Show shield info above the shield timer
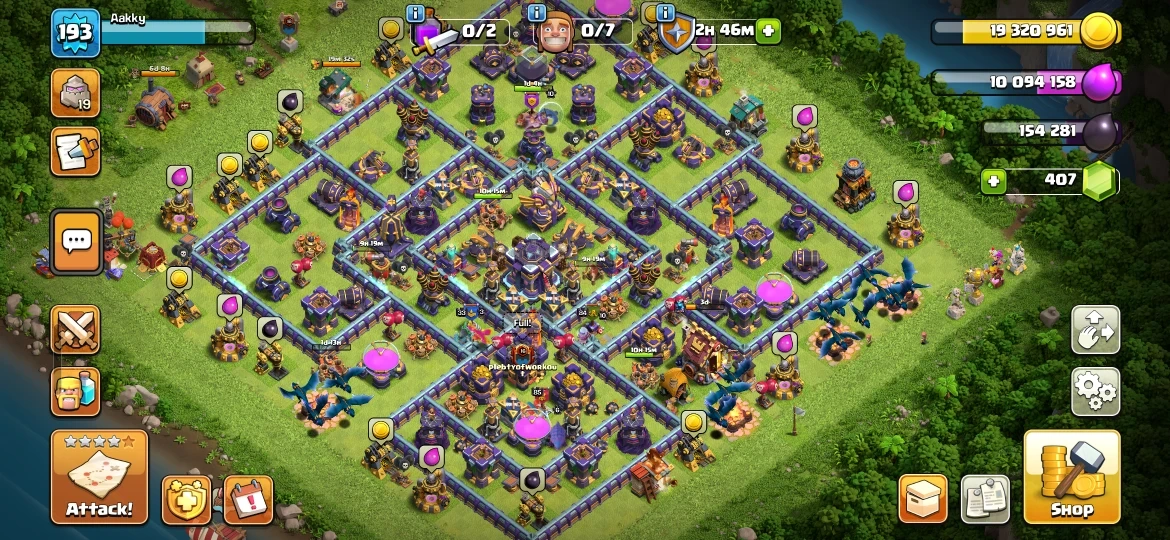 [x=662, y=13]
